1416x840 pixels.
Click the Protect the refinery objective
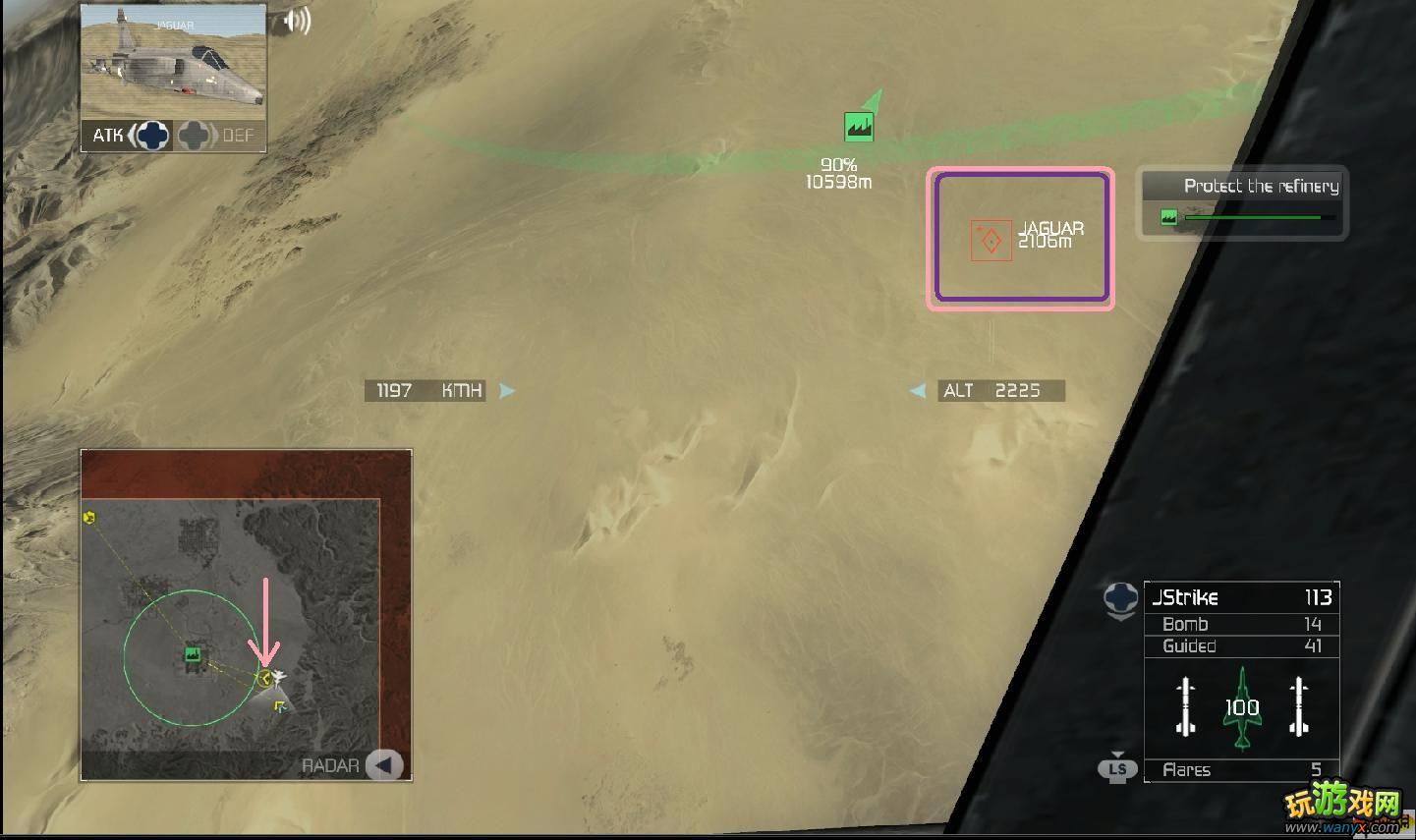tap(1243, 202)
